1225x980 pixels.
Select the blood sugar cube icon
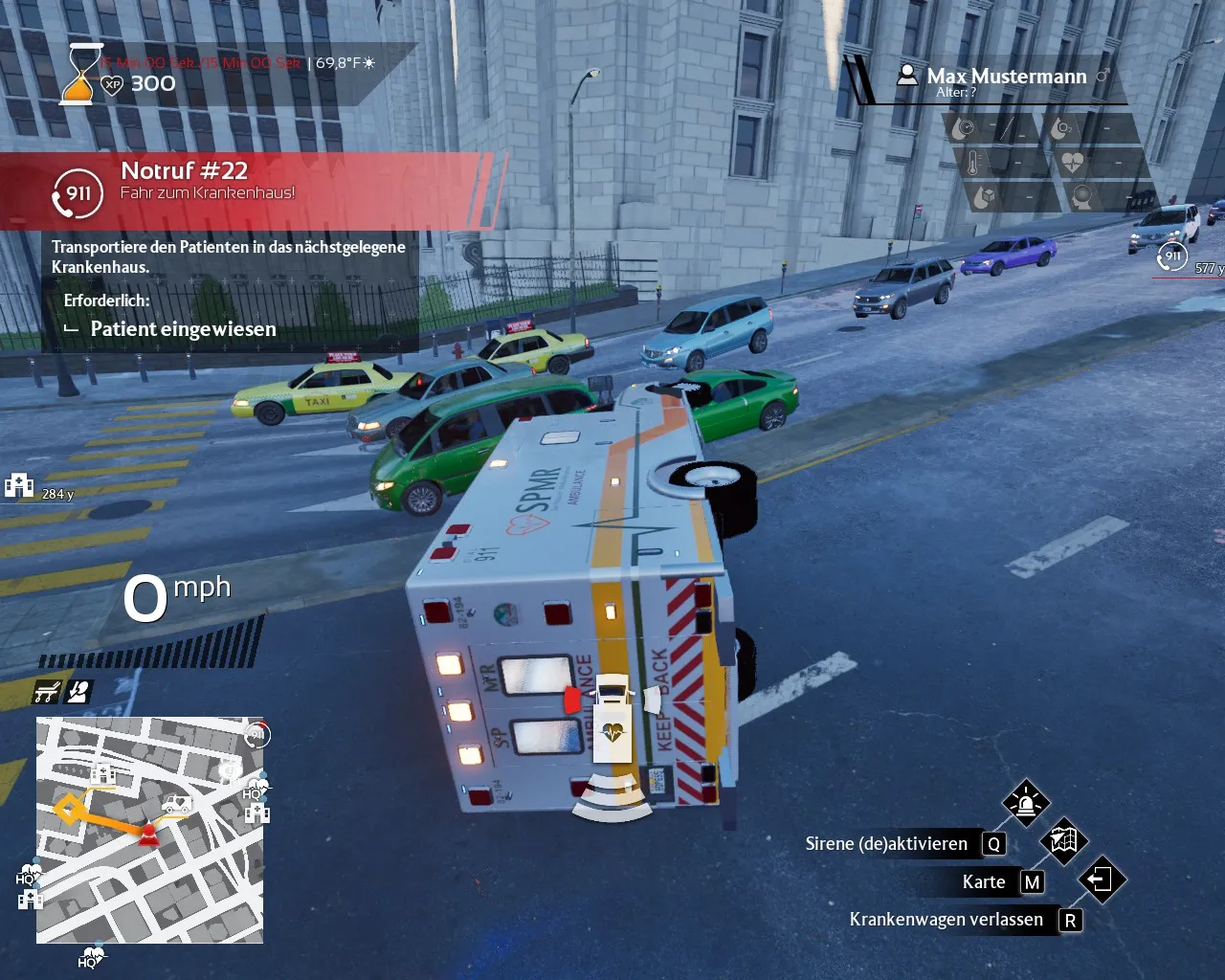coord(984,198)
